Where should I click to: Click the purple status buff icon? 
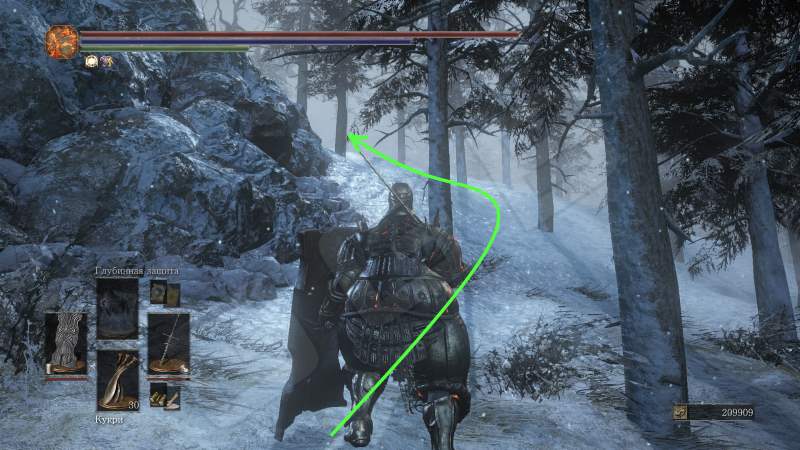tap(105, 61)
